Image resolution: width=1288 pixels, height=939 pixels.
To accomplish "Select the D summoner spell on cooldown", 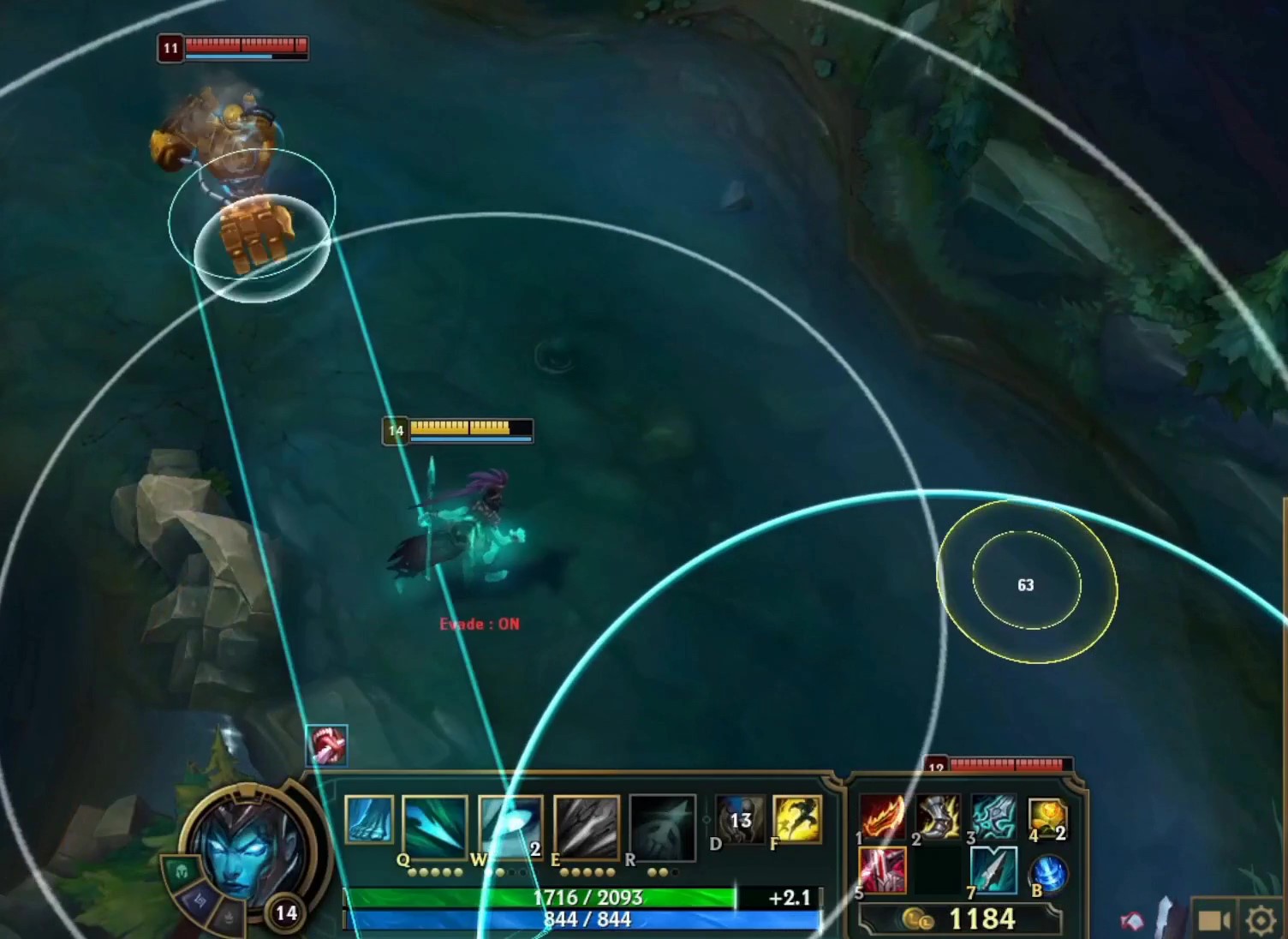I will click(x=738, y=820).
